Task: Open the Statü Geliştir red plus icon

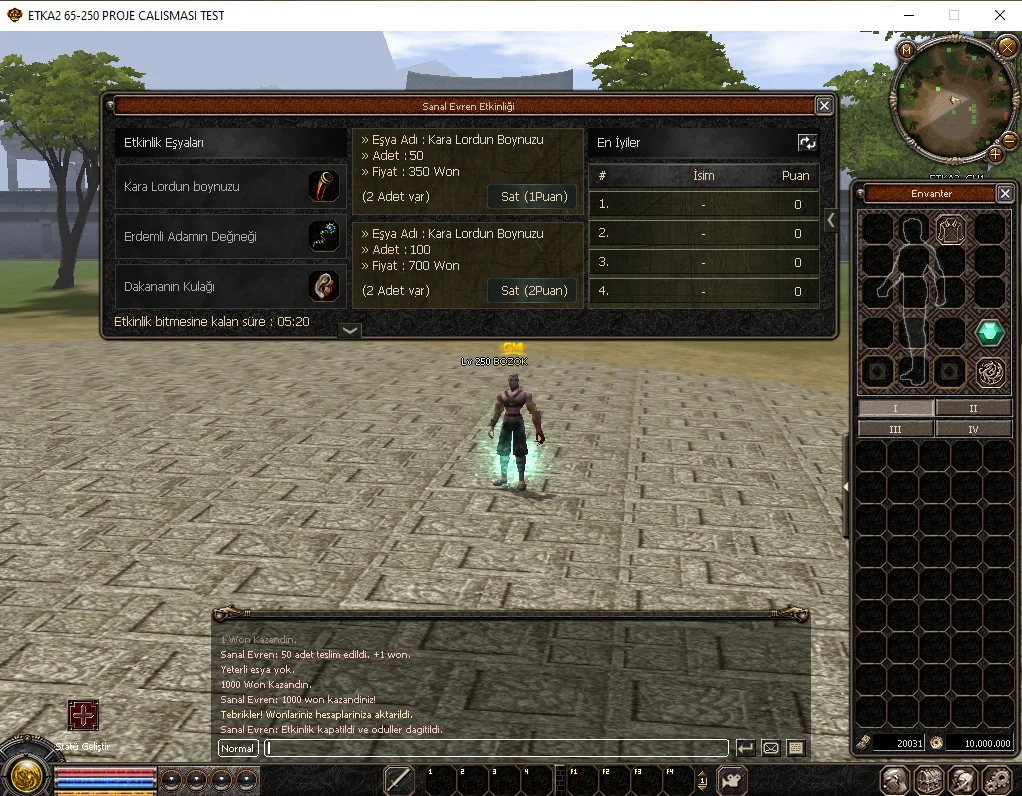Action: [x=83, y=715]
